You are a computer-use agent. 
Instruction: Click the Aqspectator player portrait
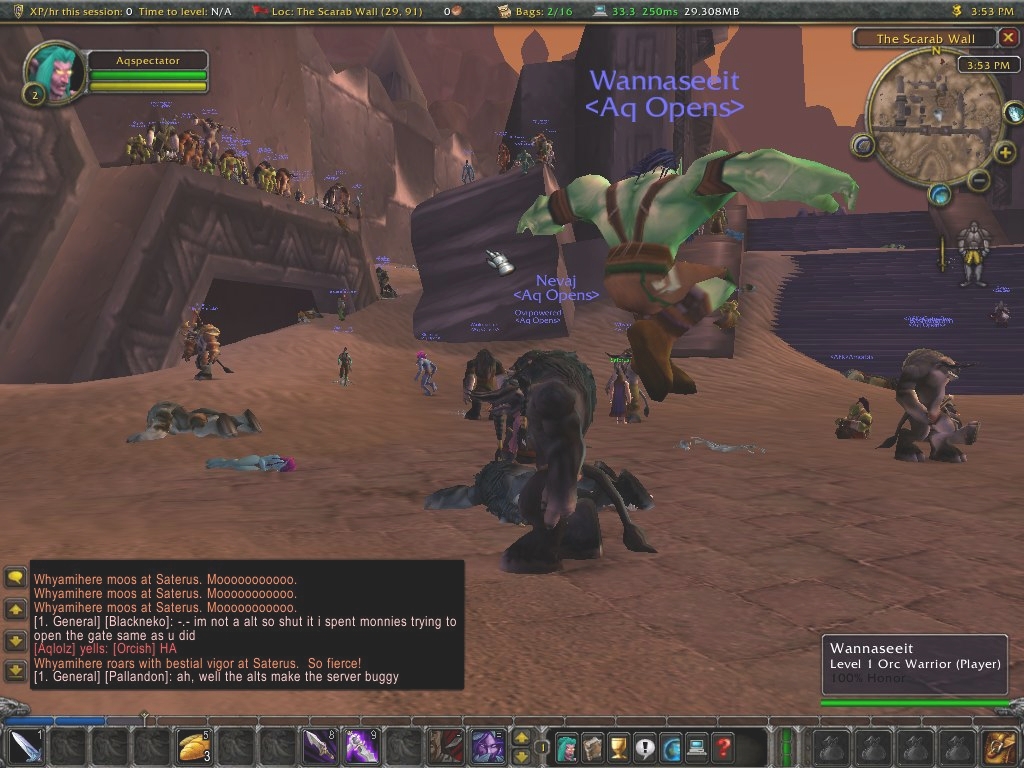(x=56, y=70)
